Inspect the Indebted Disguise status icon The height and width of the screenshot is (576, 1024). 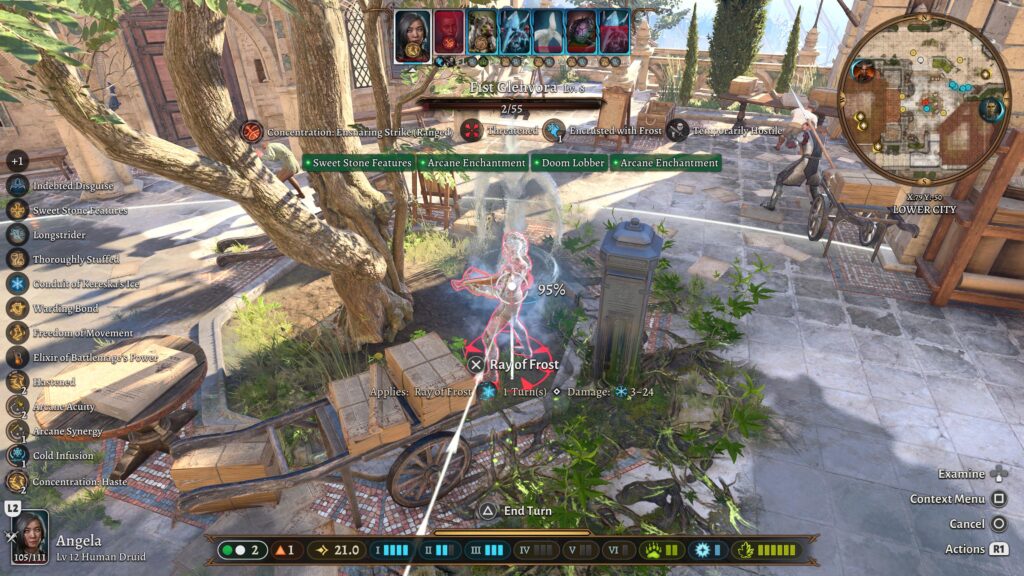coord(17,186)
